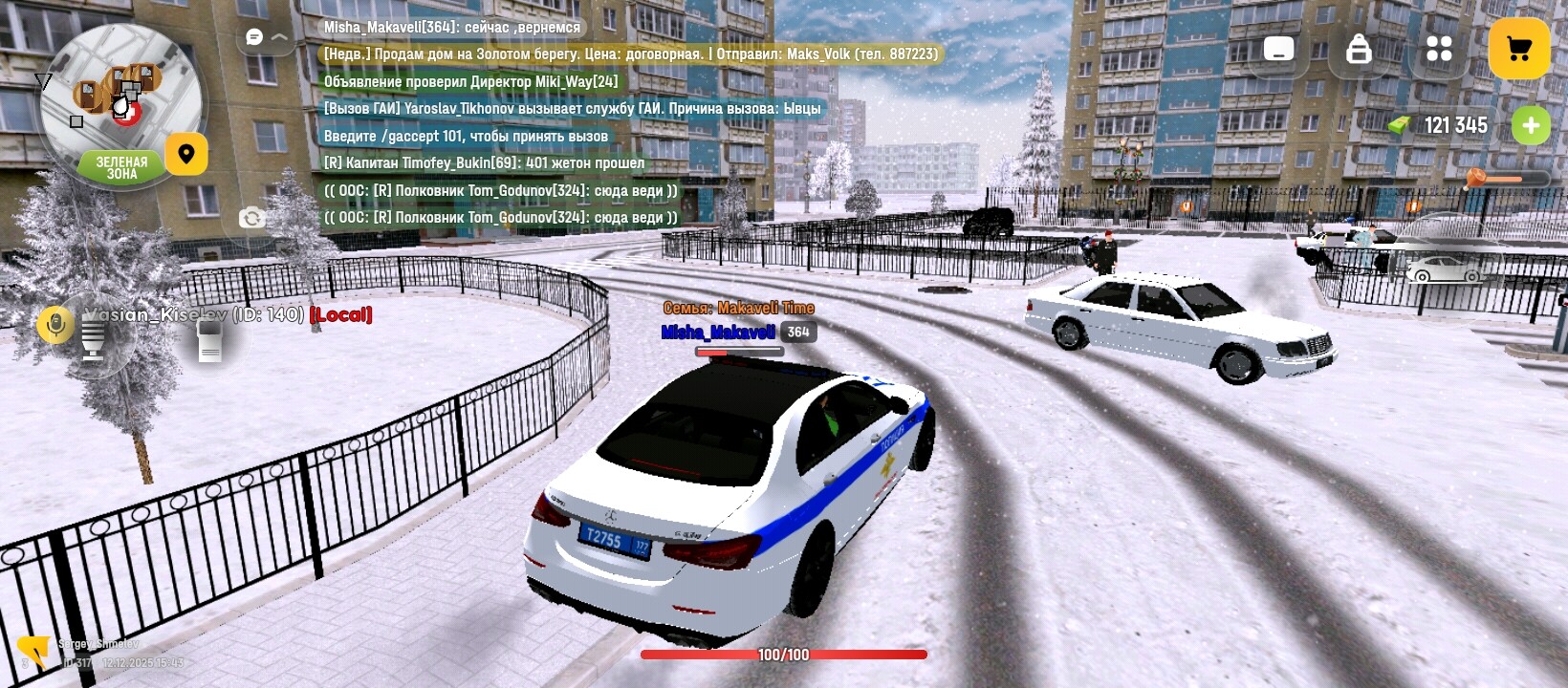The height and width of the screenshot is (688, 1568).
Task: Switch camera view with the camera icon
Action: click(251, 218)
